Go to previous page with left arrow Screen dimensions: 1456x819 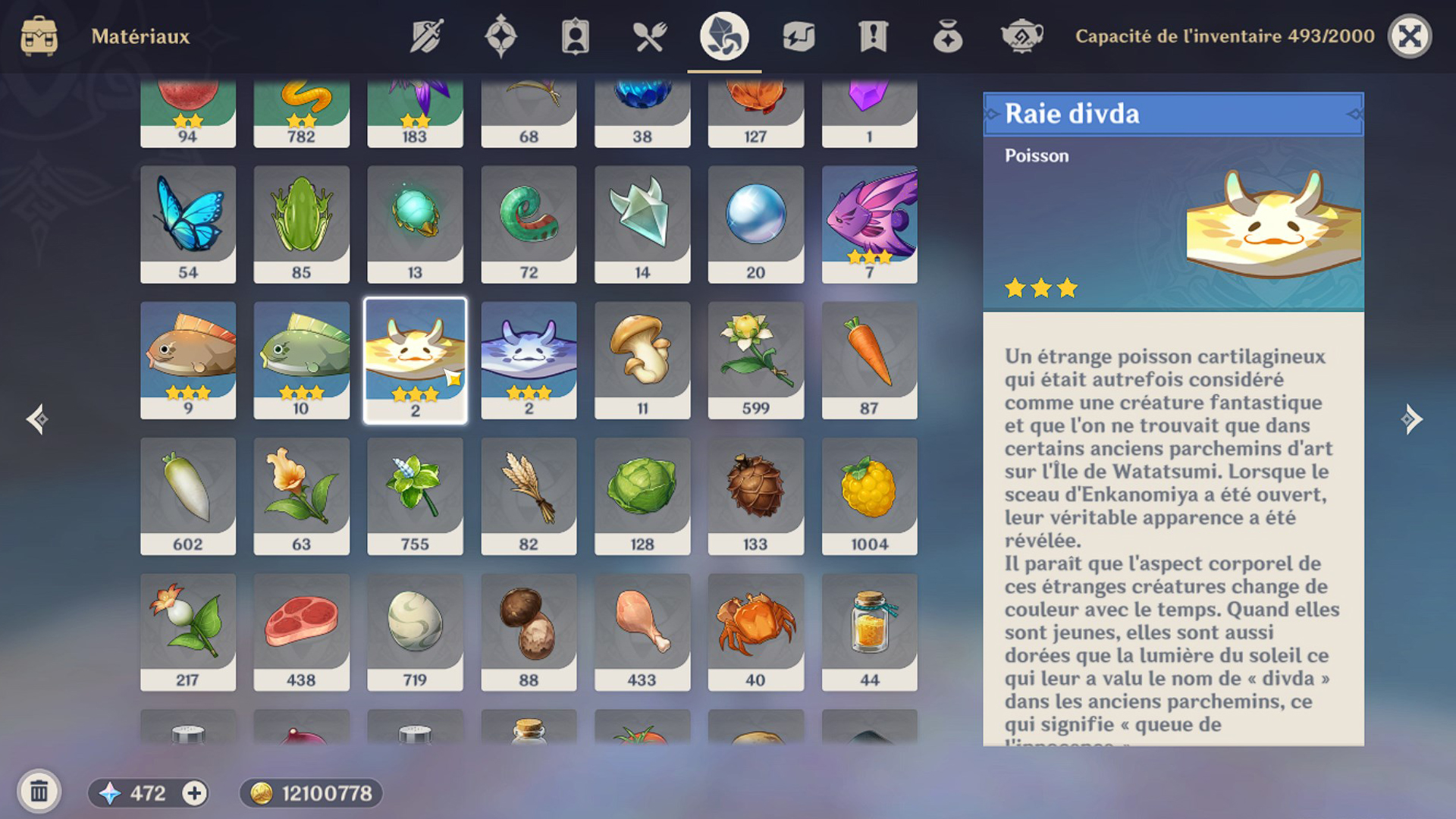click(37, 419)
